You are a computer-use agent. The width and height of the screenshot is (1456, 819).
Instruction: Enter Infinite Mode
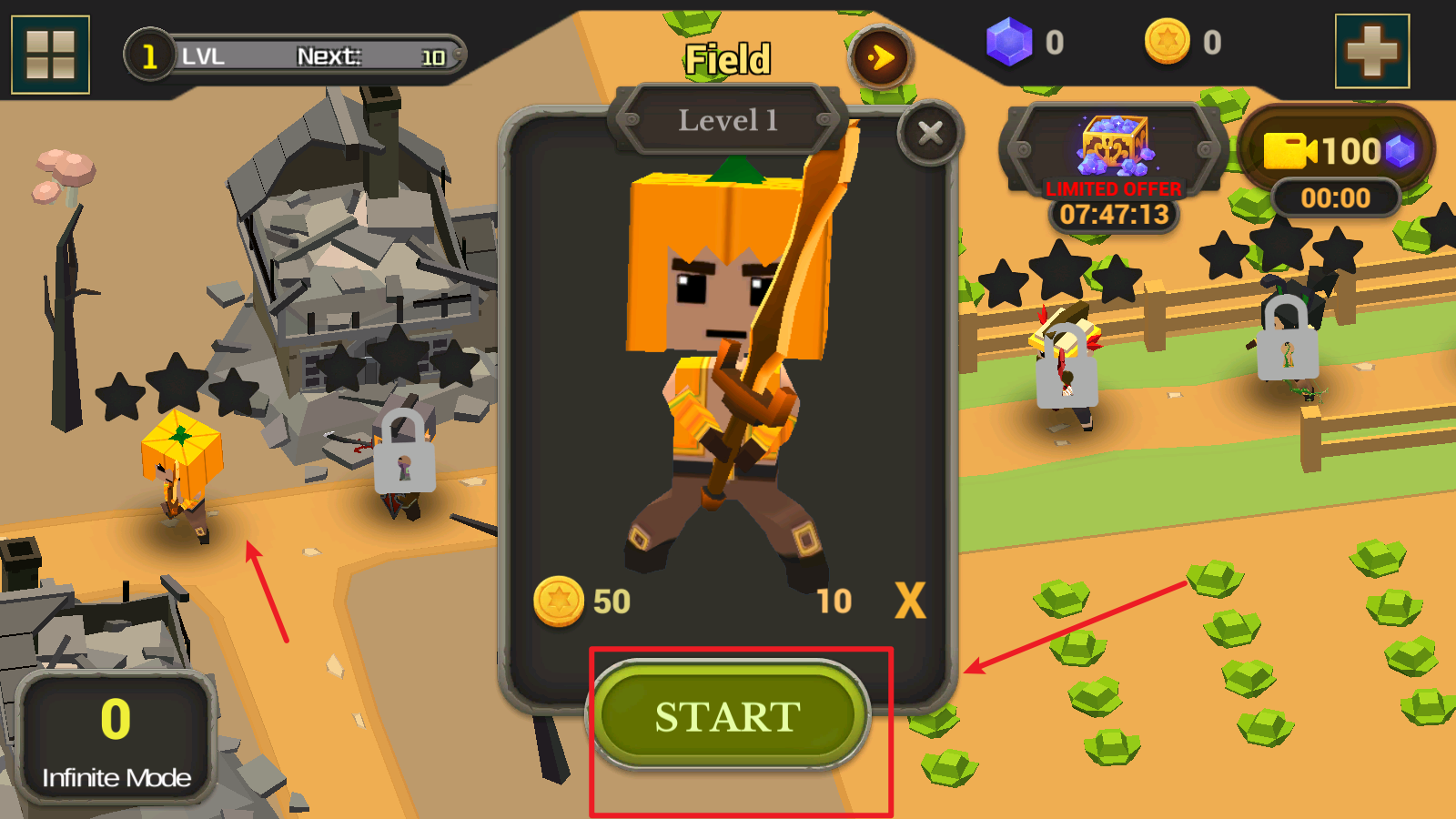pyautogui.click(x=116, y=737)
